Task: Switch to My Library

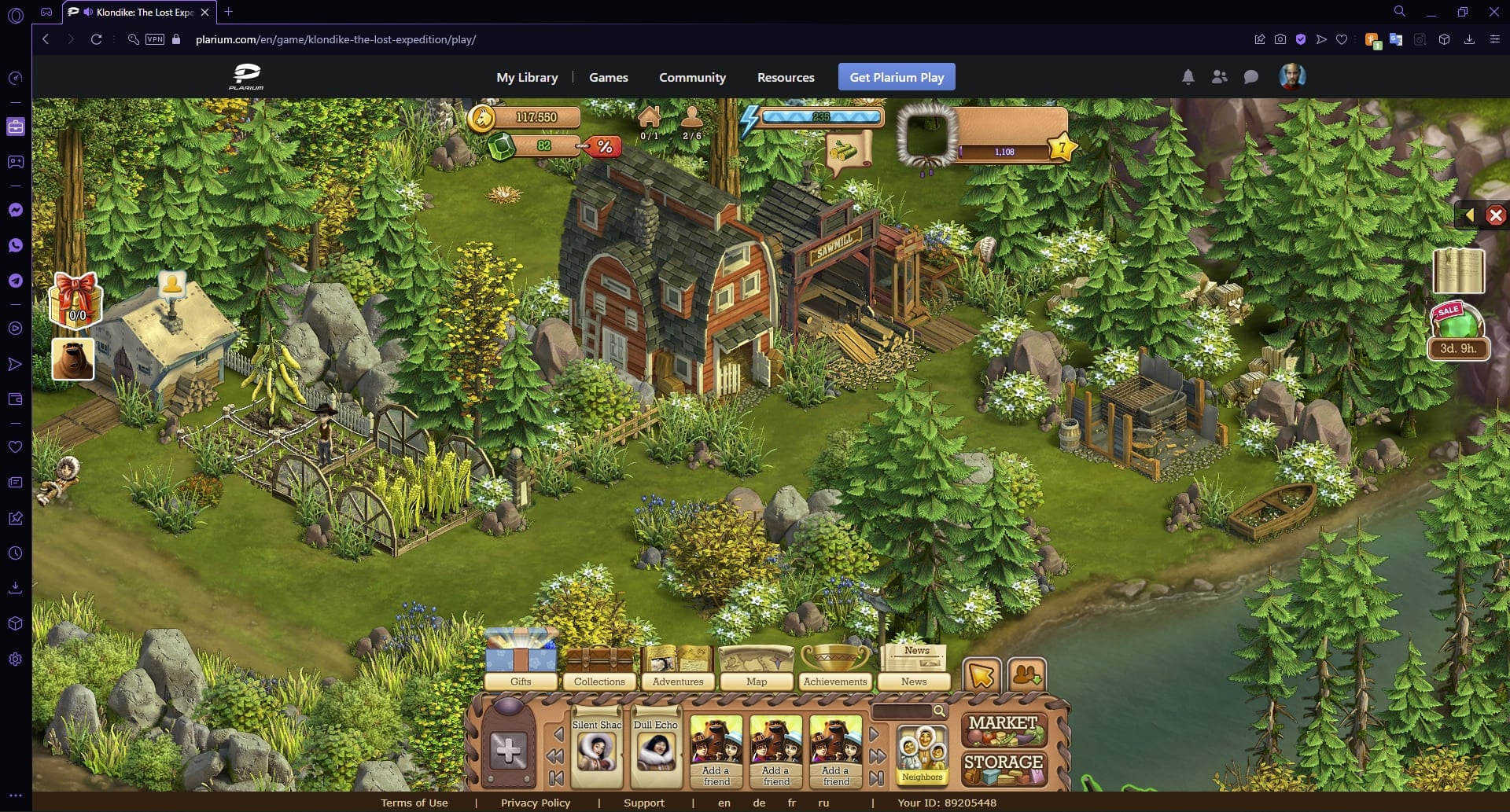Action: (526, 77)
